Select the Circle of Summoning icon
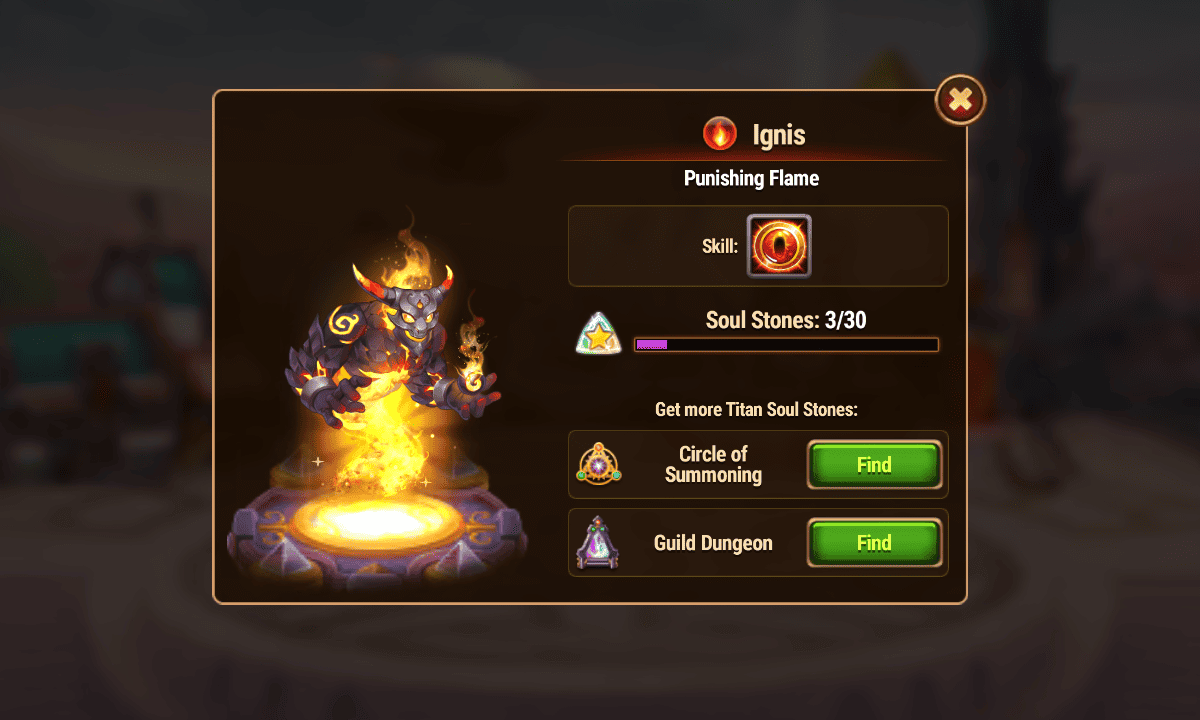This screenshot has height=720, width=1200. point(599,465)
